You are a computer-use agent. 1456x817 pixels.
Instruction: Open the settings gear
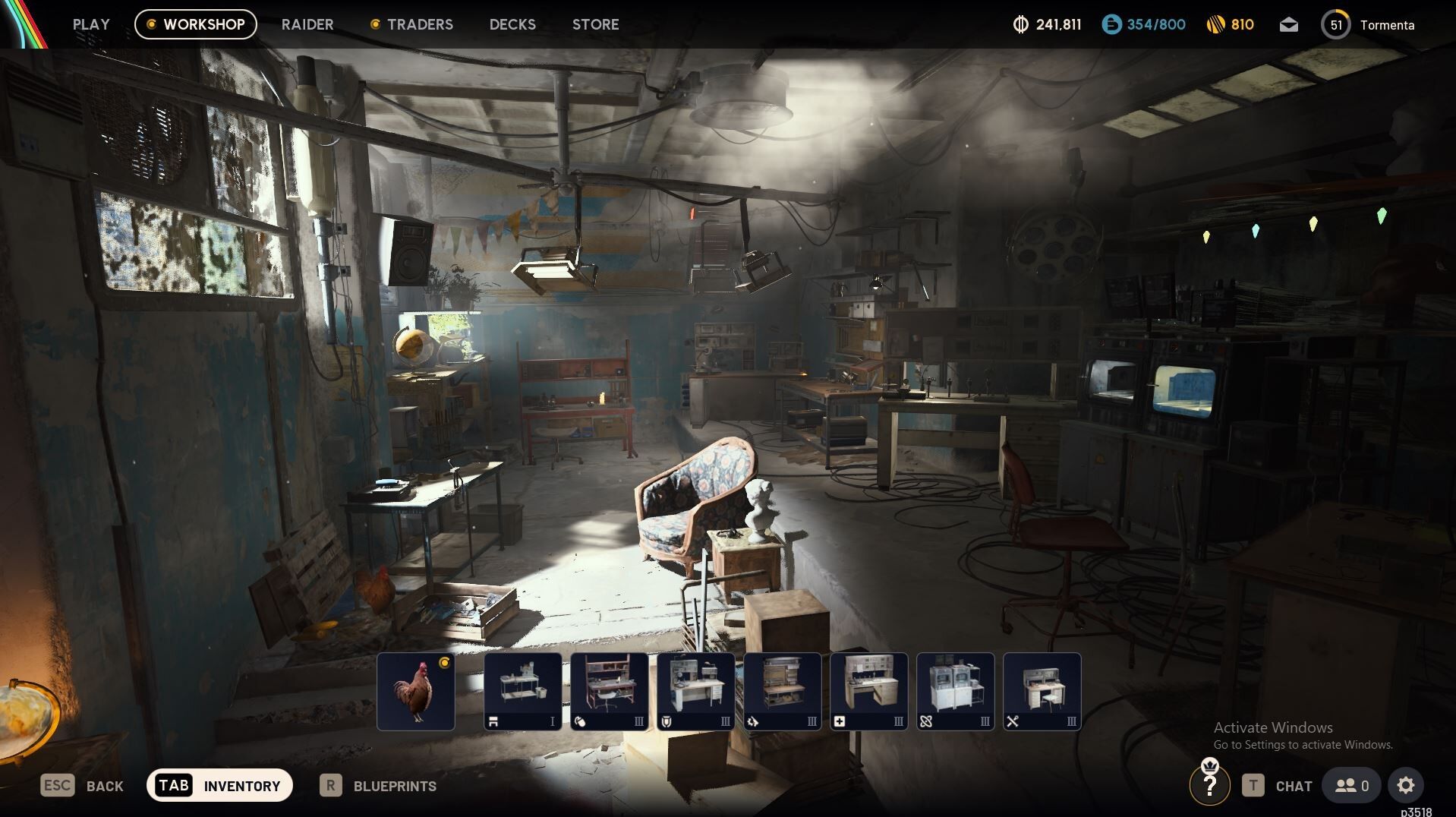(x=1406, y=786)
